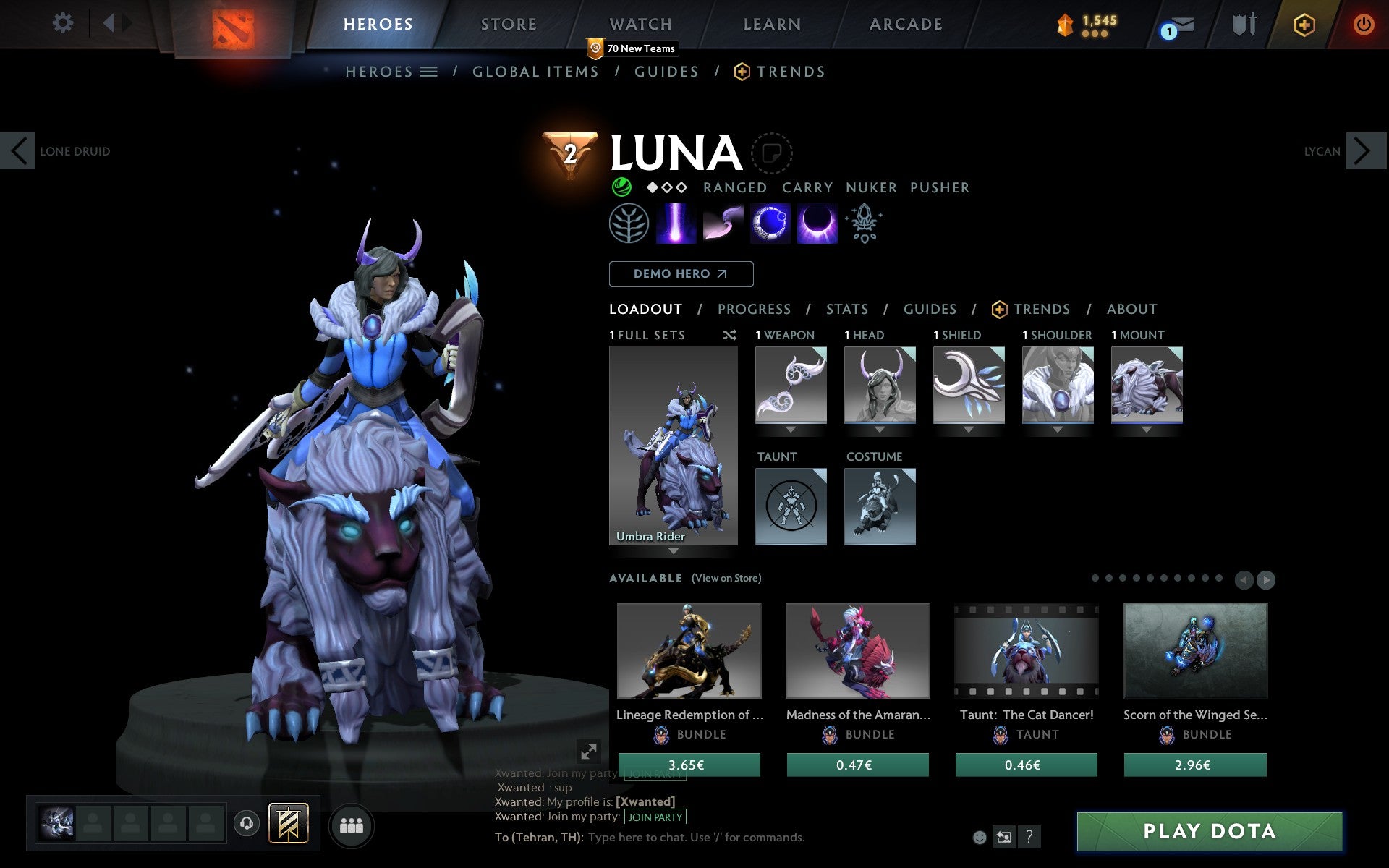The image size is (1389, 868).
Task: Select Luna's Eclipse ability icon
Action: 817,224
